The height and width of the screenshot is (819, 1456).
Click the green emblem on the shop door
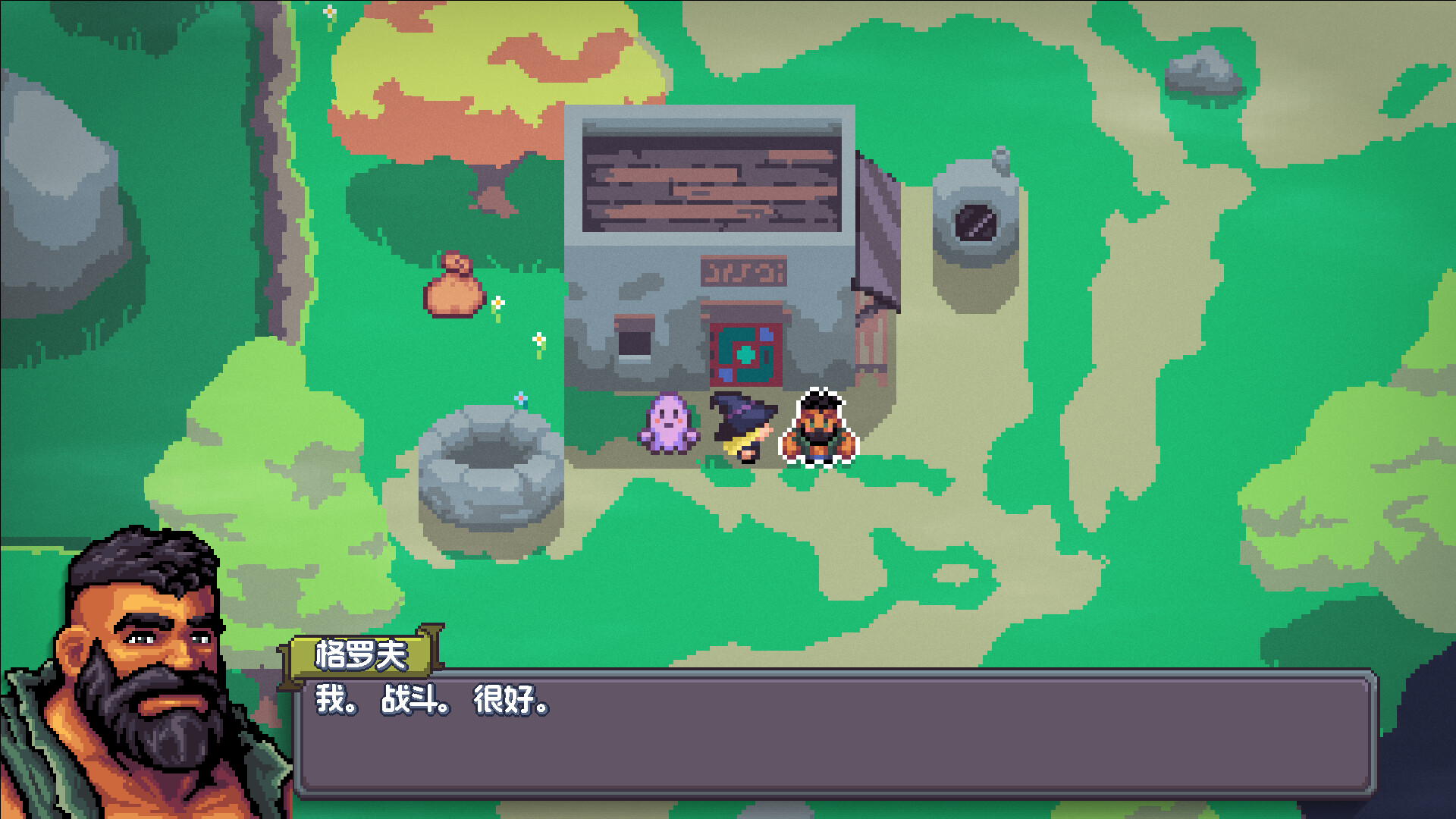(x=747, y=353)
